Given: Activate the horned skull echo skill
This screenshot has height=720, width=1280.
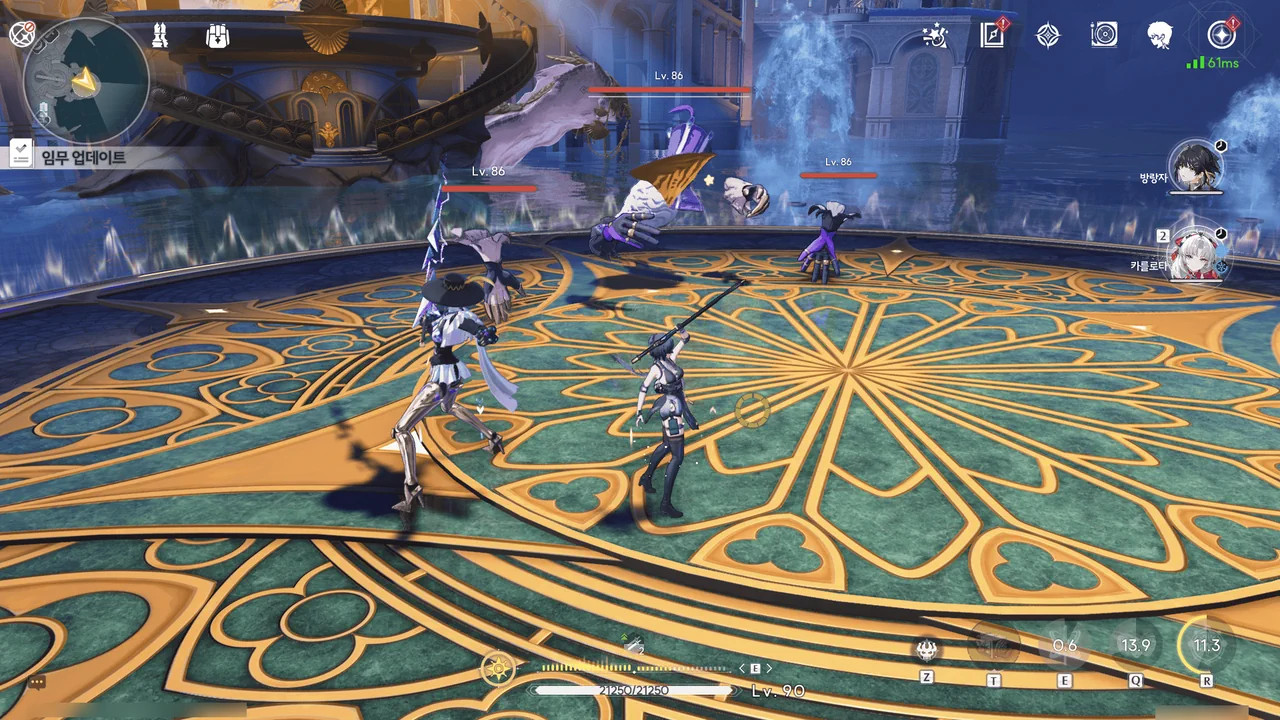Looking at the screenshot, I should [x=927, y=649].
